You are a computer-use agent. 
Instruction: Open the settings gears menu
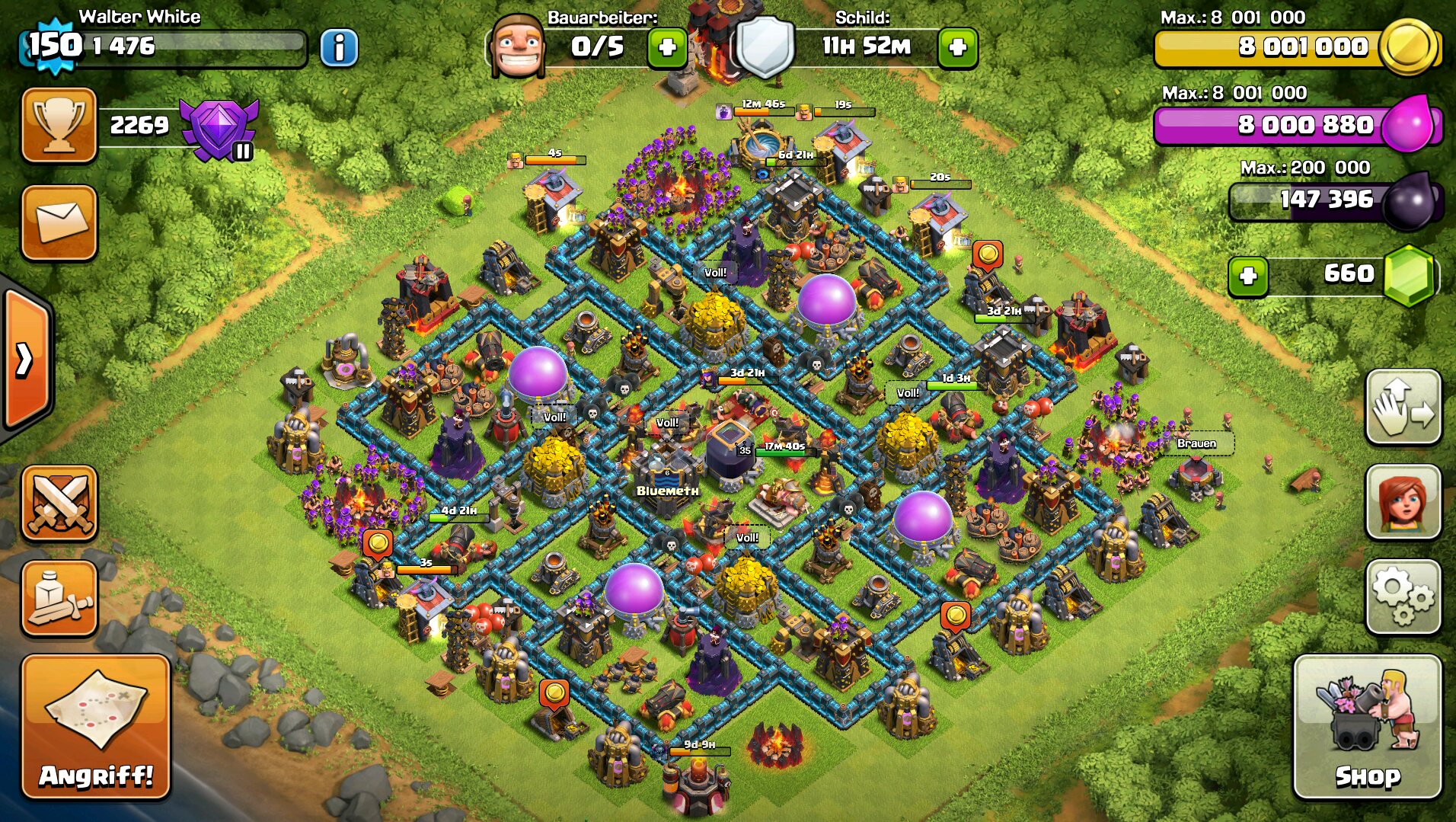(x=1403, y=597)
